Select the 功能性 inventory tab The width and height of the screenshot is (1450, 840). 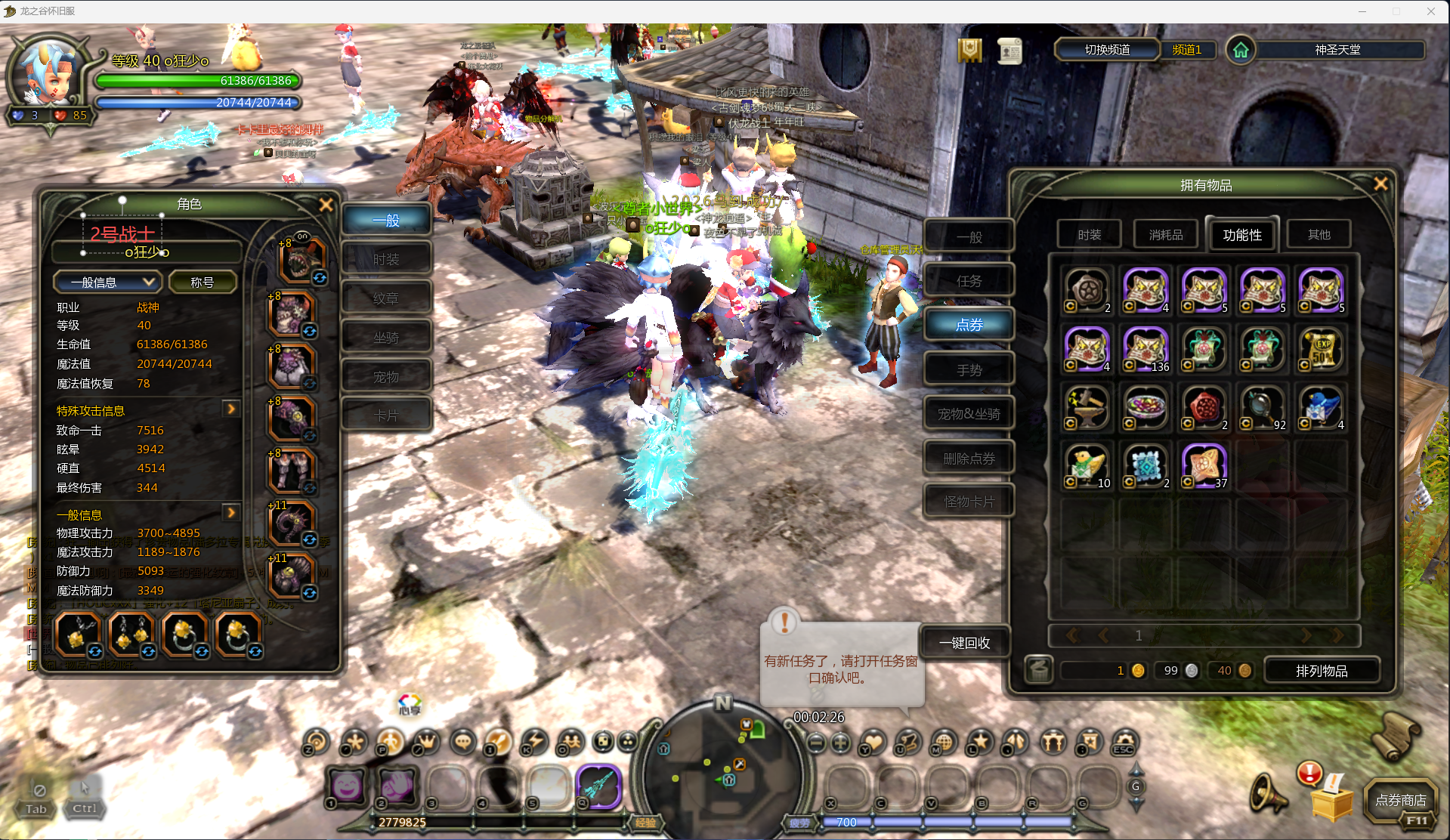tap(1241, 235)
